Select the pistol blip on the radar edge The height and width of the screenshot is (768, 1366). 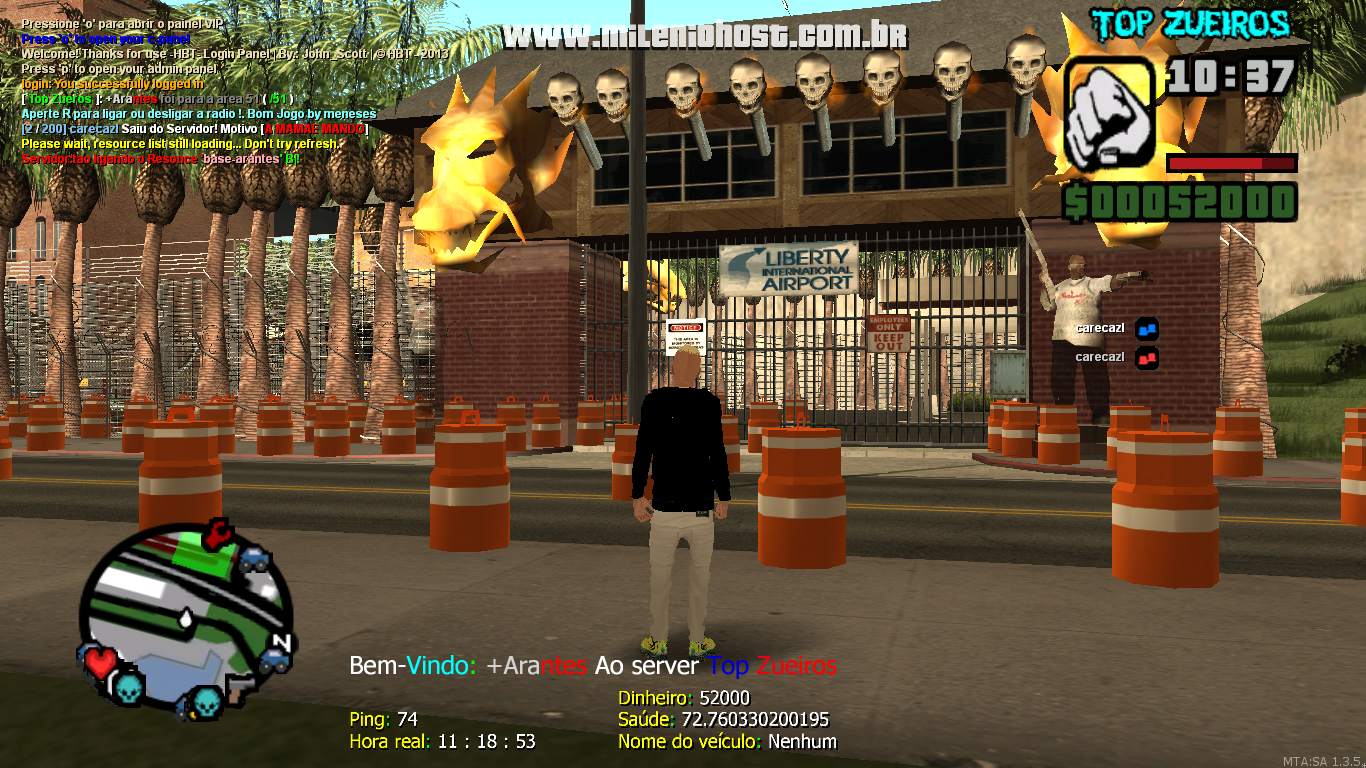tap(240, 688)
